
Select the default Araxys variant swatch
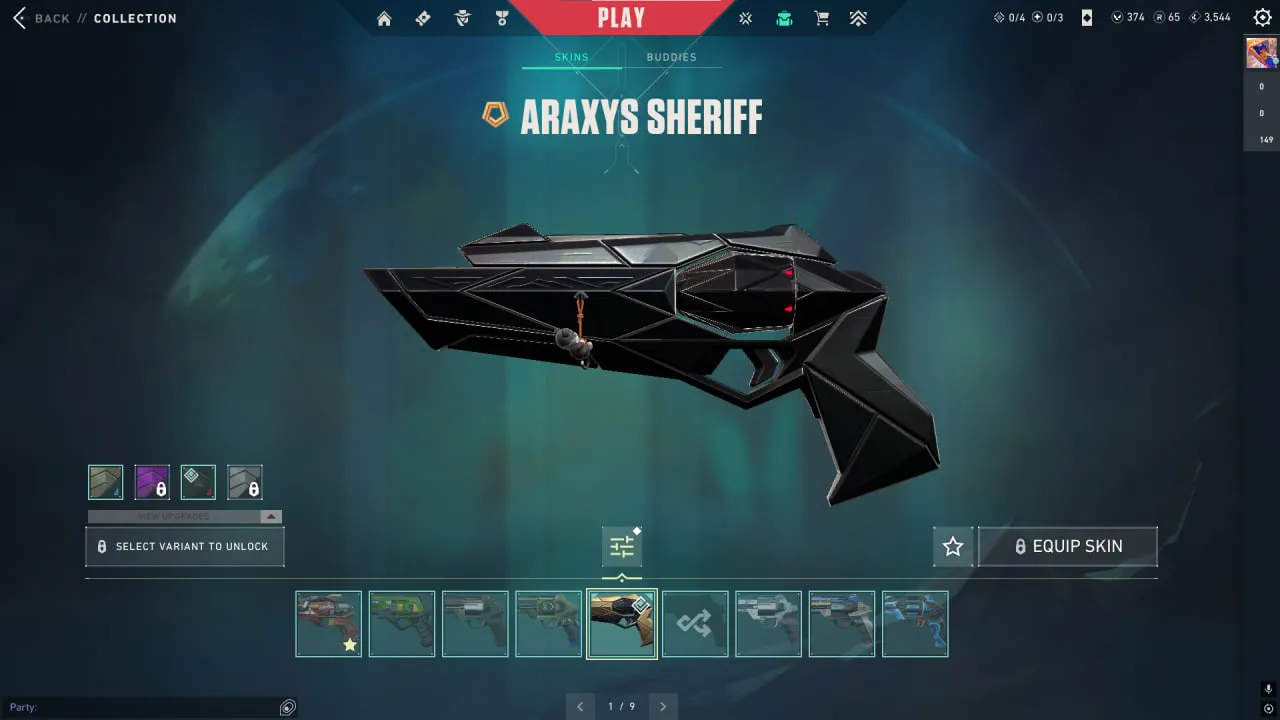(106, 481)
